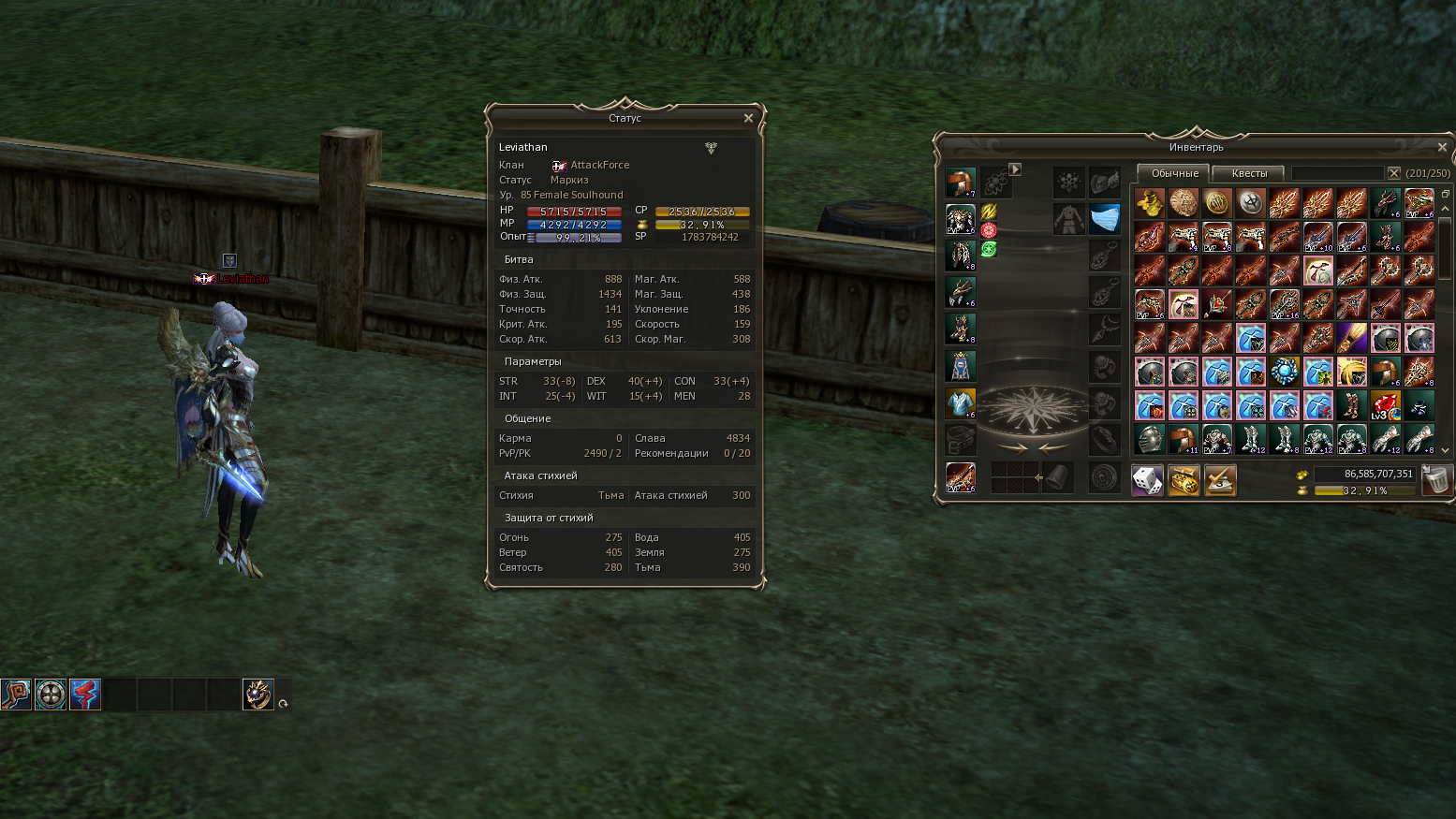Image resolution: width=1456 pixels, height=819 pixels.
Task: Switch to the Квесты inventory tab
Action: 1248,173
